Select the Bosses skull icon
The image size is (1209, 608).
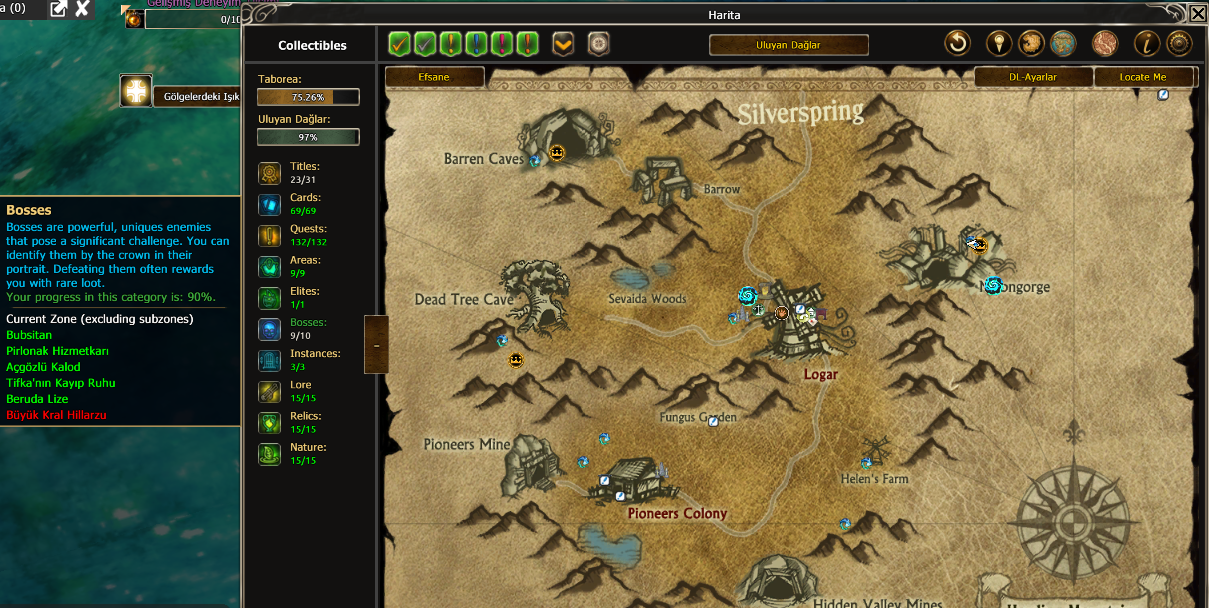click(269, 329)
